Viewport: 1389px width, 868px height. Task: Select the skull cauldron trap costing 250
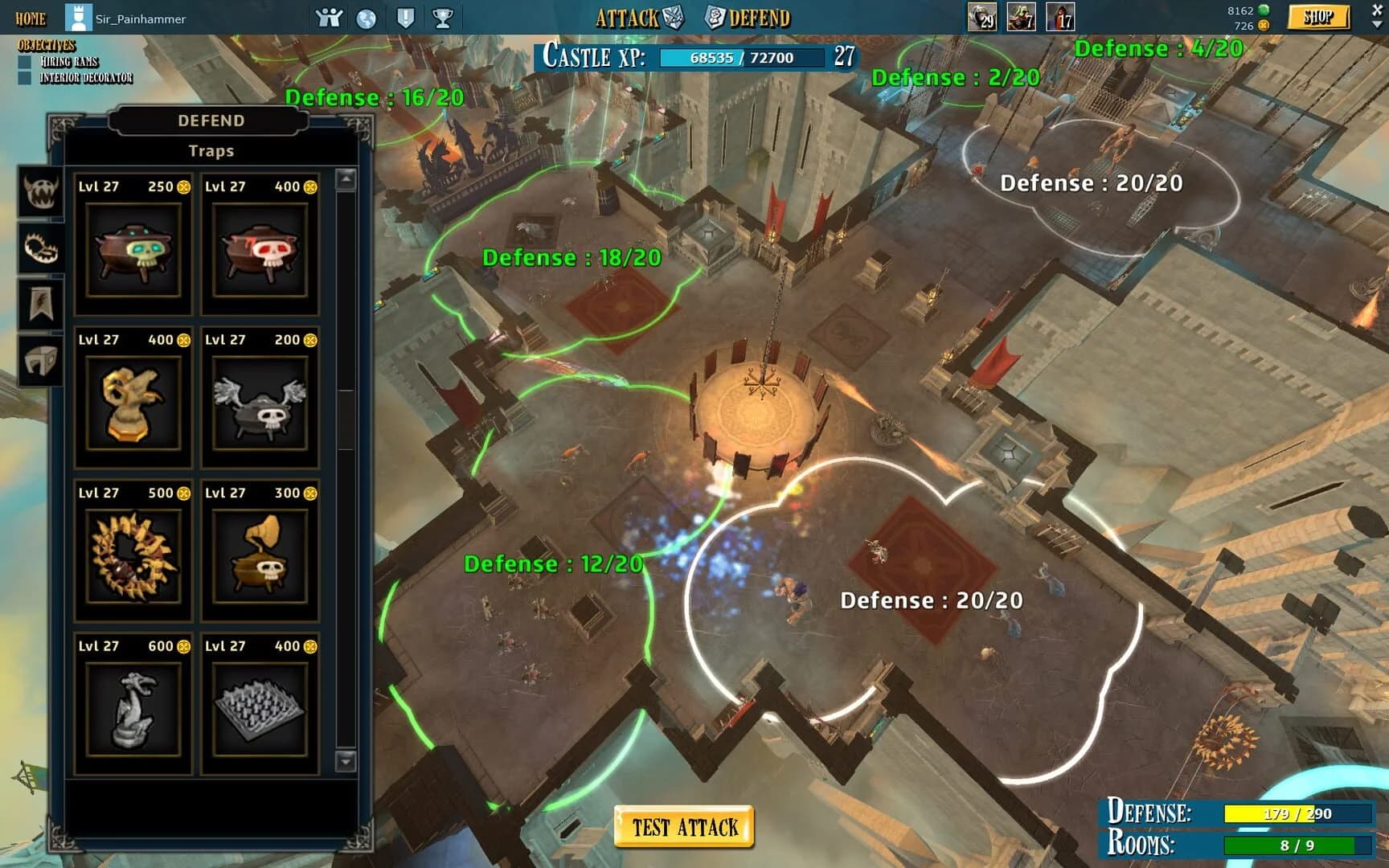coord(132,250)
